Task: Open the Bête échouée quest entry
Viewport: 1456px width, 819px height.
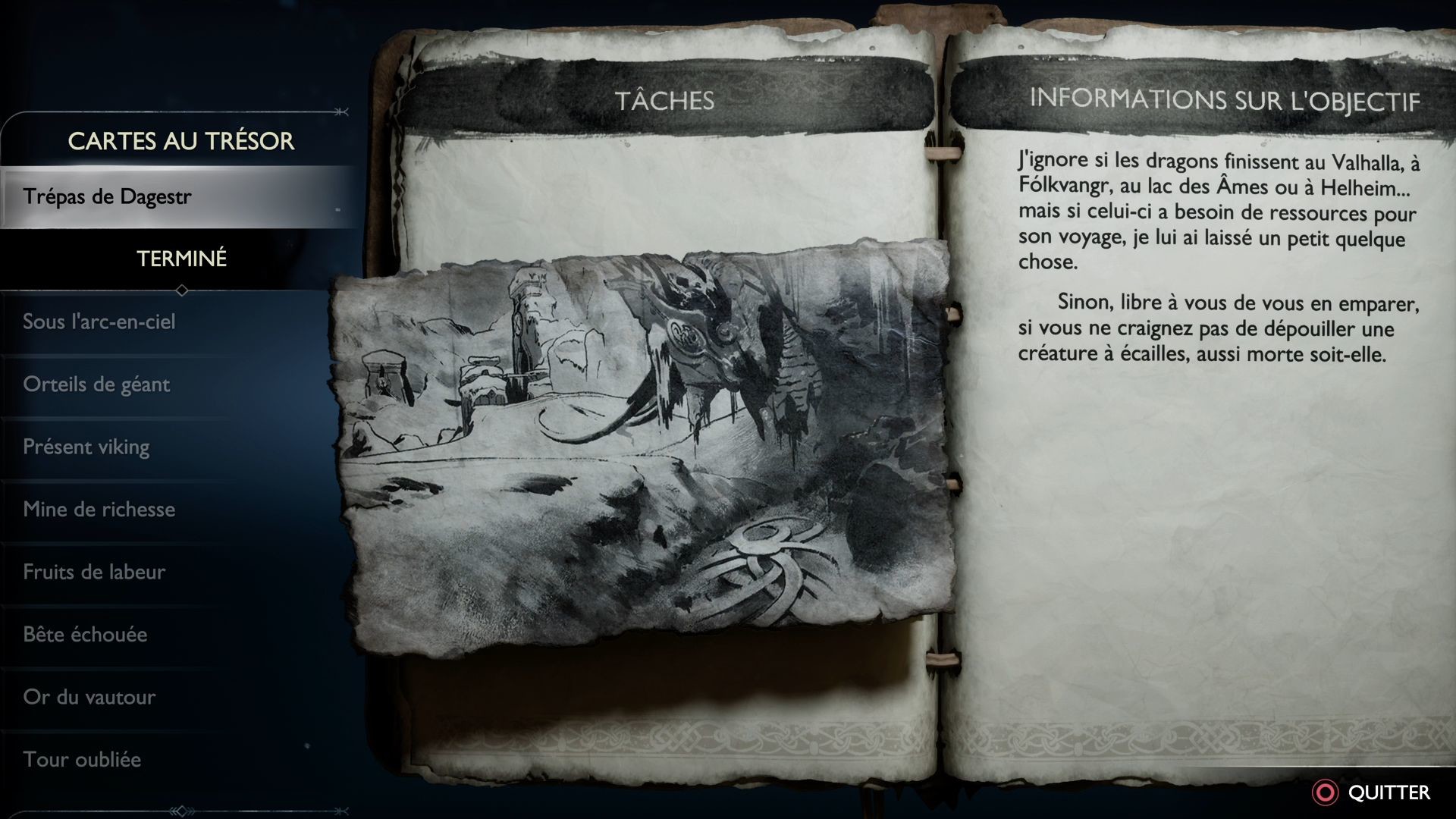Action: (85, 635)
